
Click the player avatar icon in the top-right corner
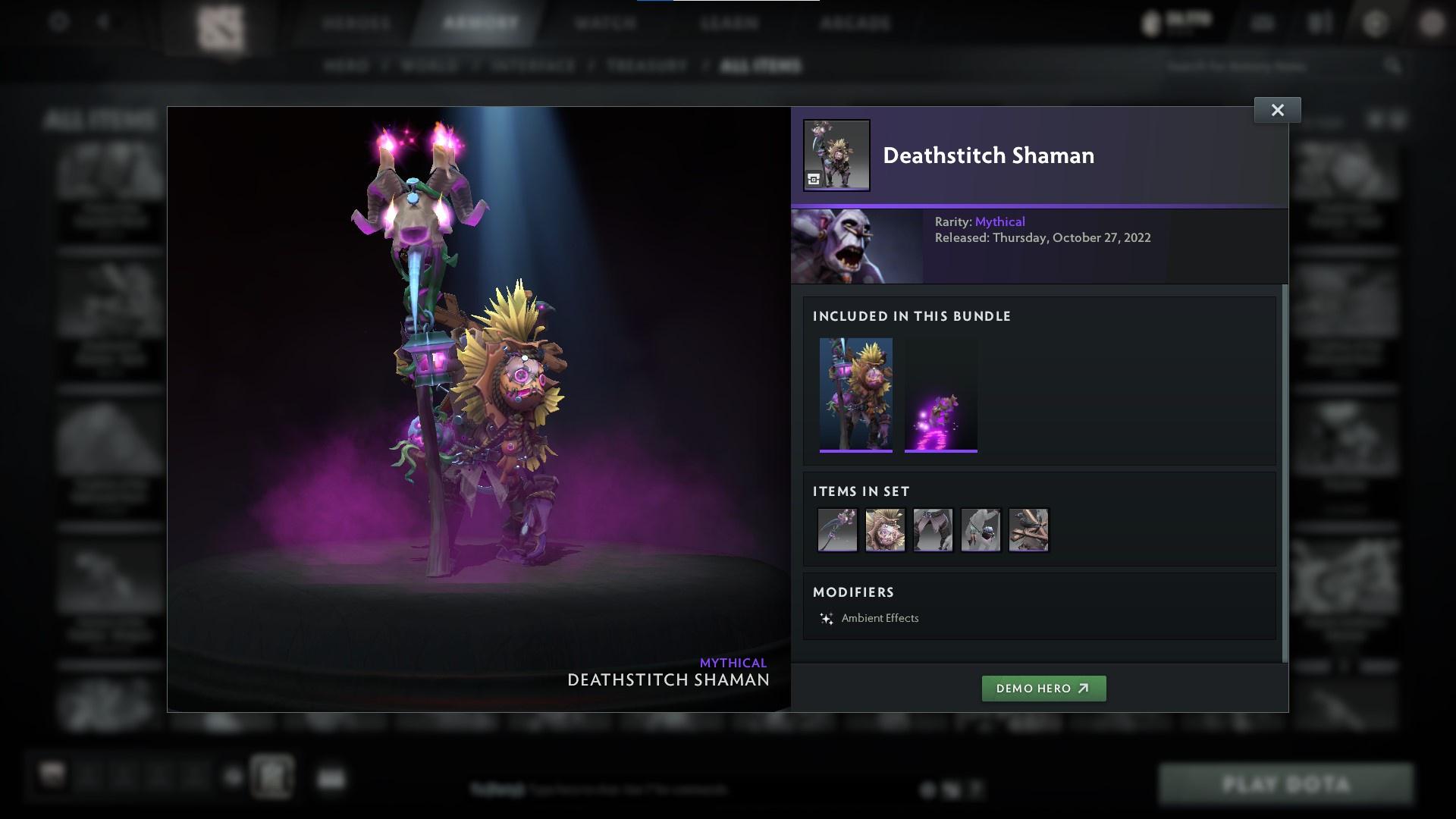pyautogui.click(x=1432, y=22)
